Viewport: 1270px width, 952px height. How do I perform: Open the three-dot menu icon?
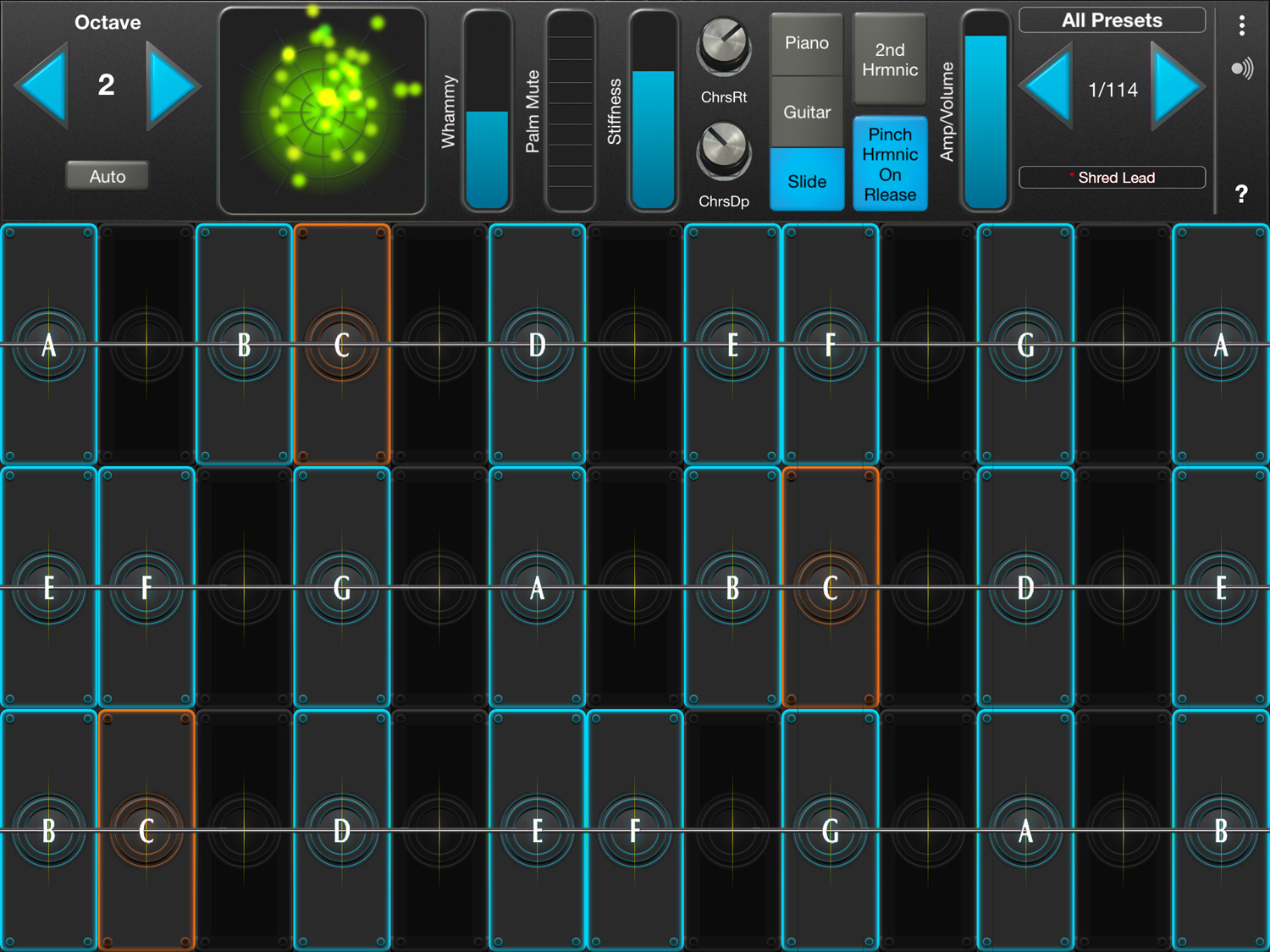click(1241, 26)
